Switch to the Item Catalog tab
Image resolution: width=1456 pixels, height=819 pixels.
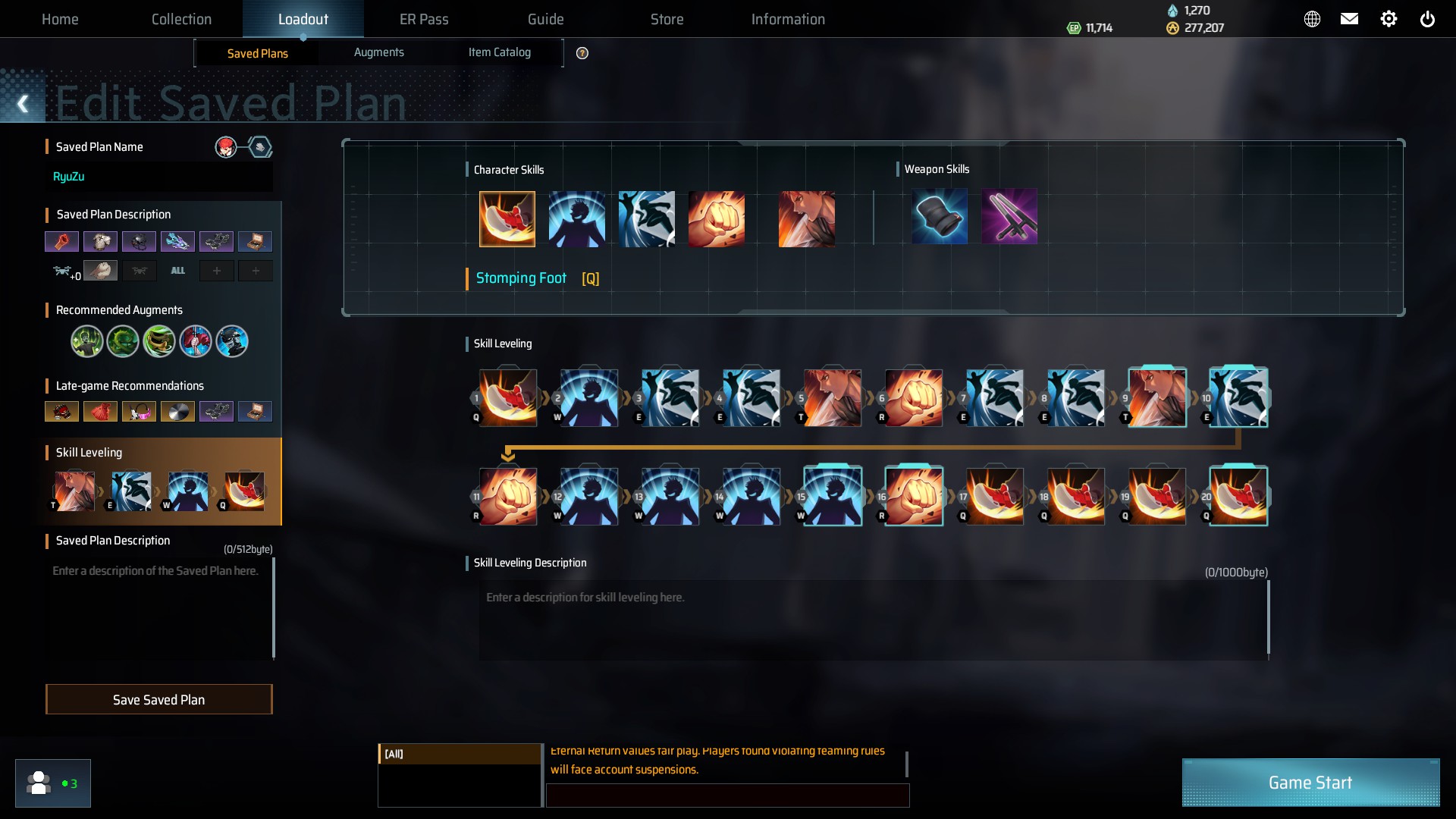pyautogui.click(x=499, y=52)
